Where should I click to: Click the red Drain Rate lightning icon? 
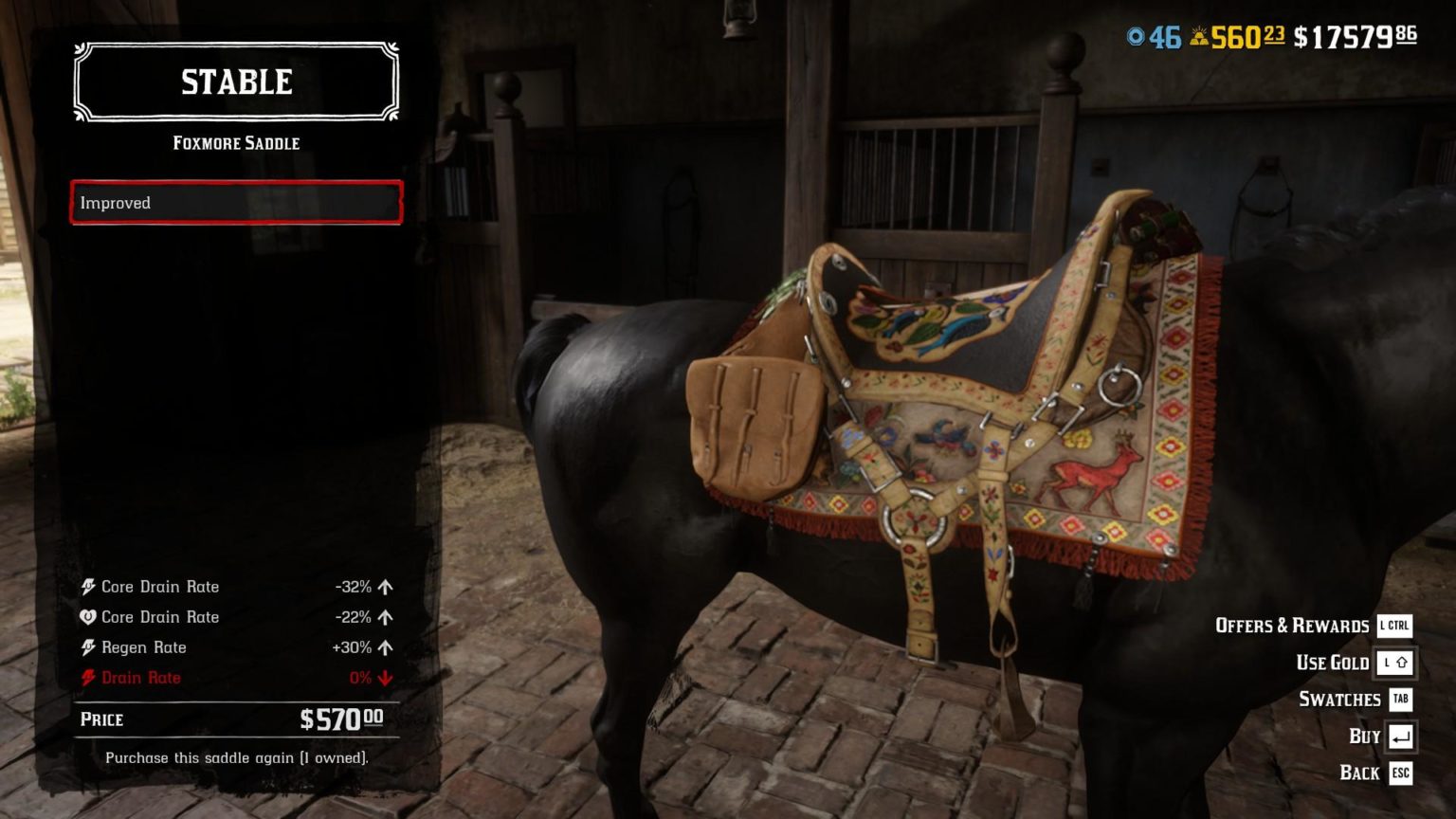click(88, 678)
